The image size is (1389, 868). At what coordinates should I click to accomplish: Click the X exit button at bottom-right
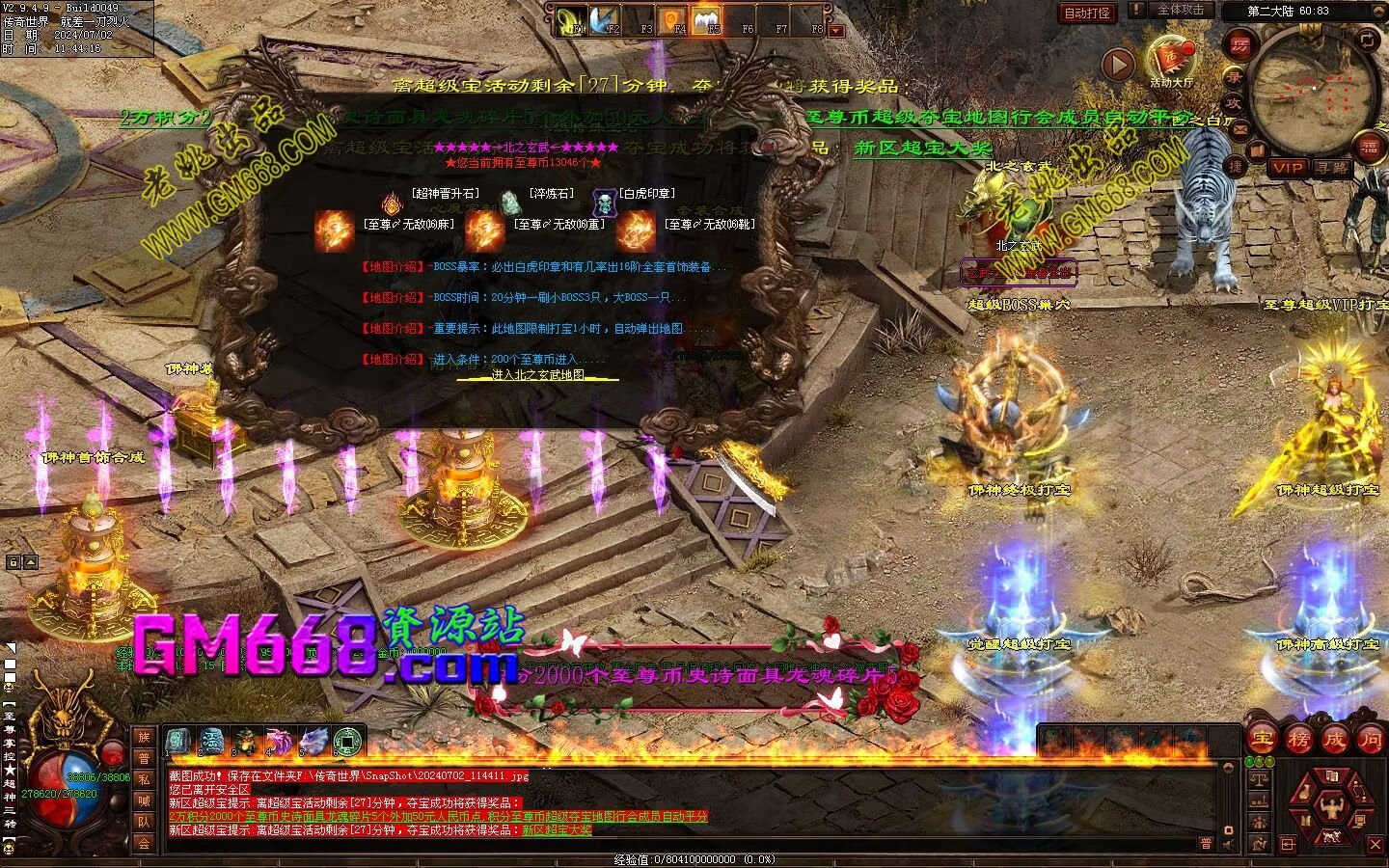1375,845
